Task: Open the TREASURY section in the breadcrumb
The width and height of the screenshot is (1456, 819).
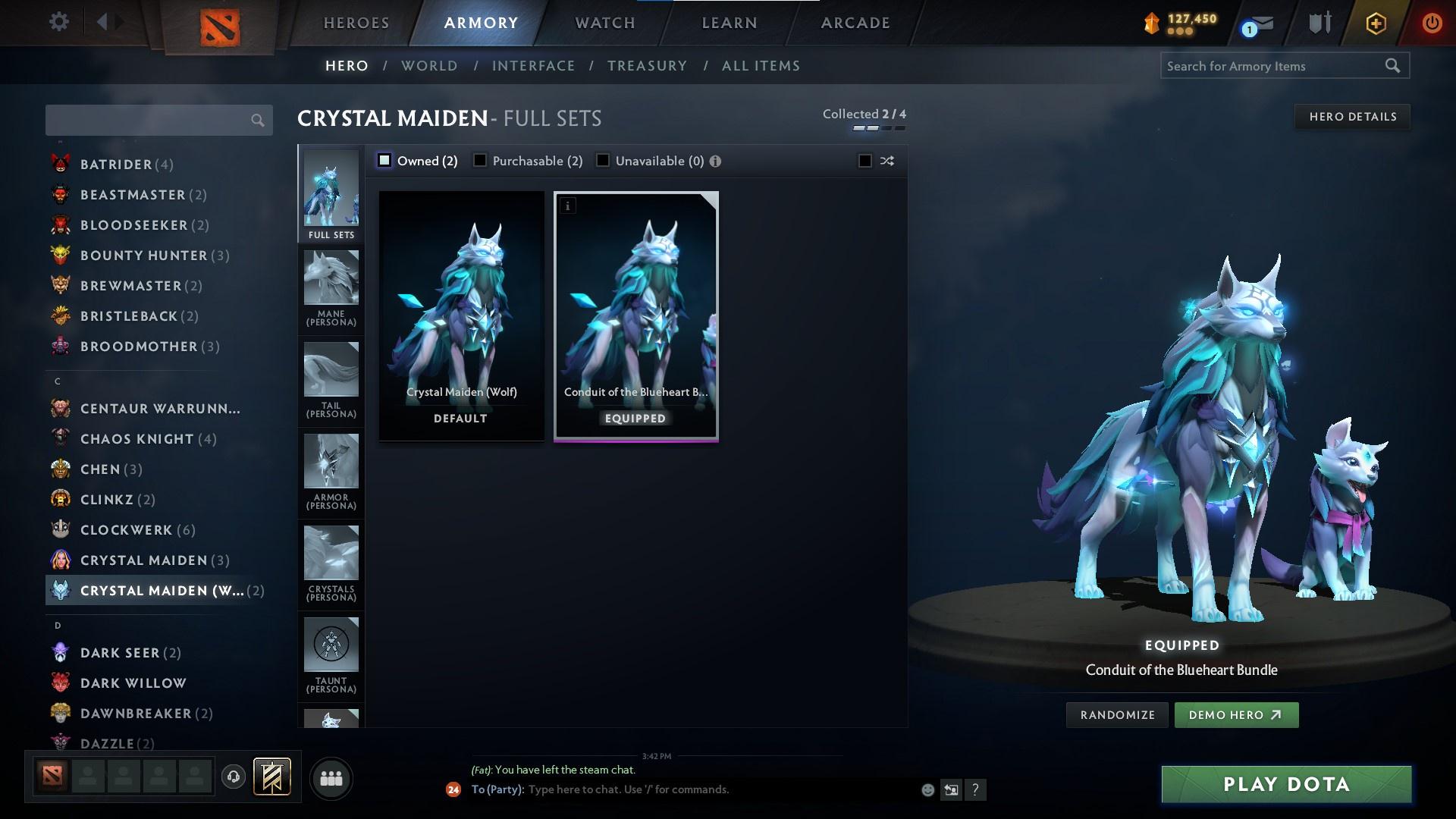Action: pos(647,66)
